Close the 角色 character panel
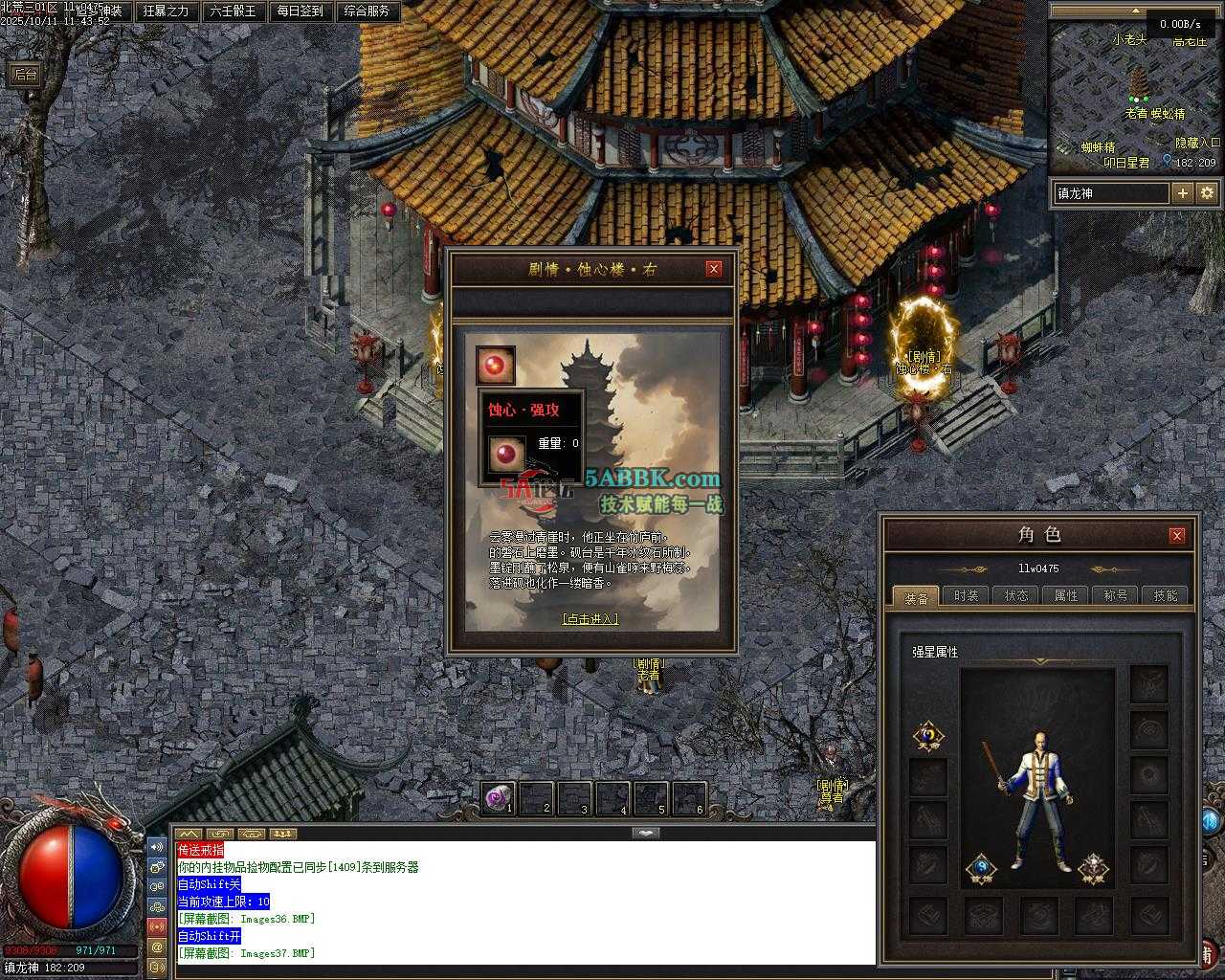1225x980 pixels. [1177, 535]
